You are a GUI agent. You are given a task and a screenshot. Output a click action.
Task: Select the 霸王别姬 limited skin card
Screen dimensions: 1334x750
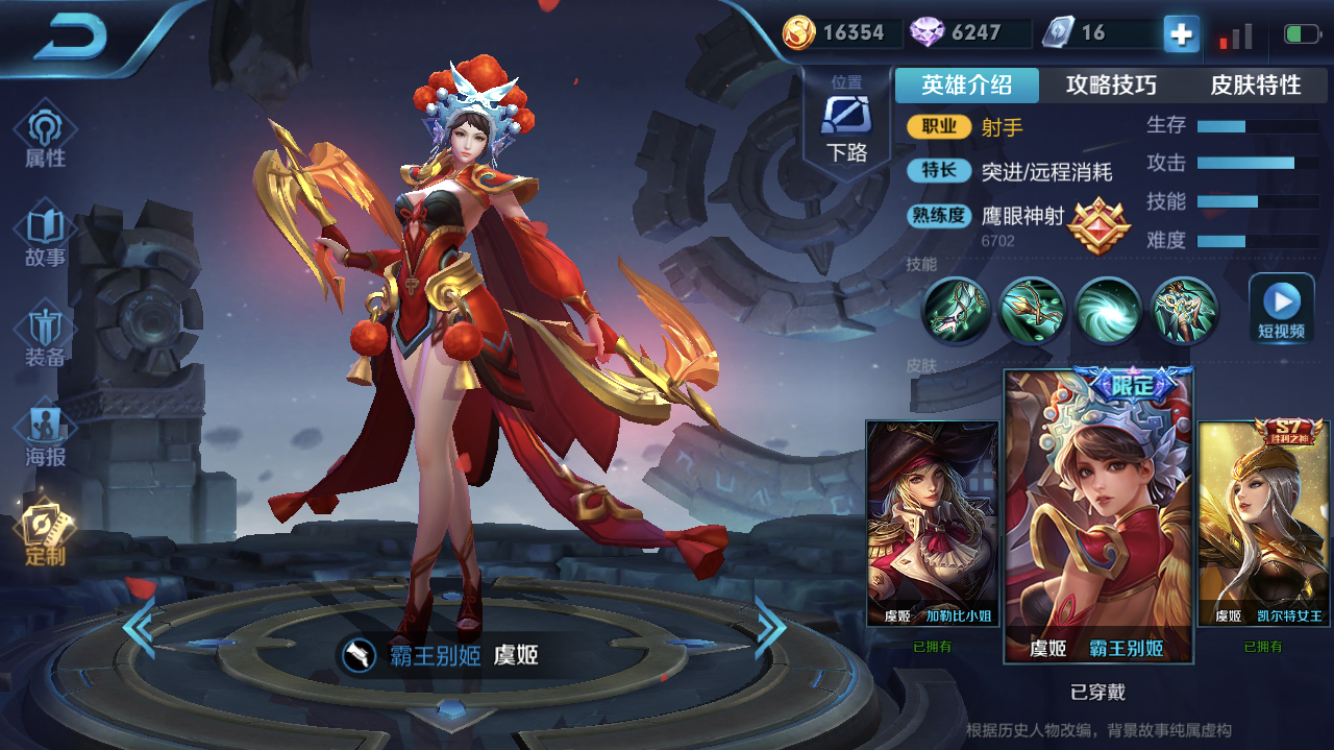1098,515
